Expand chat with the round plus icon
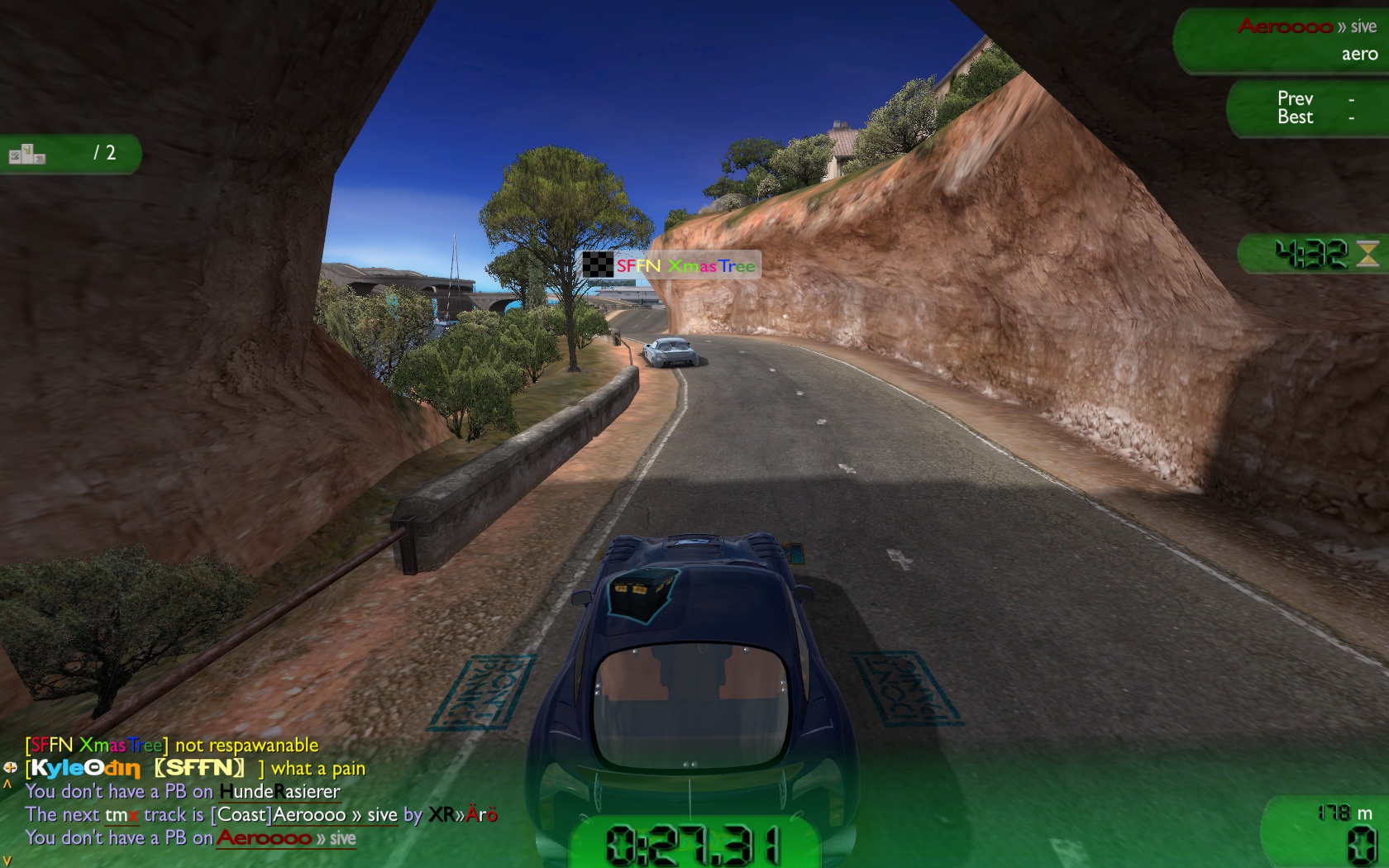 pyautogui.click(x=10, y=768)
